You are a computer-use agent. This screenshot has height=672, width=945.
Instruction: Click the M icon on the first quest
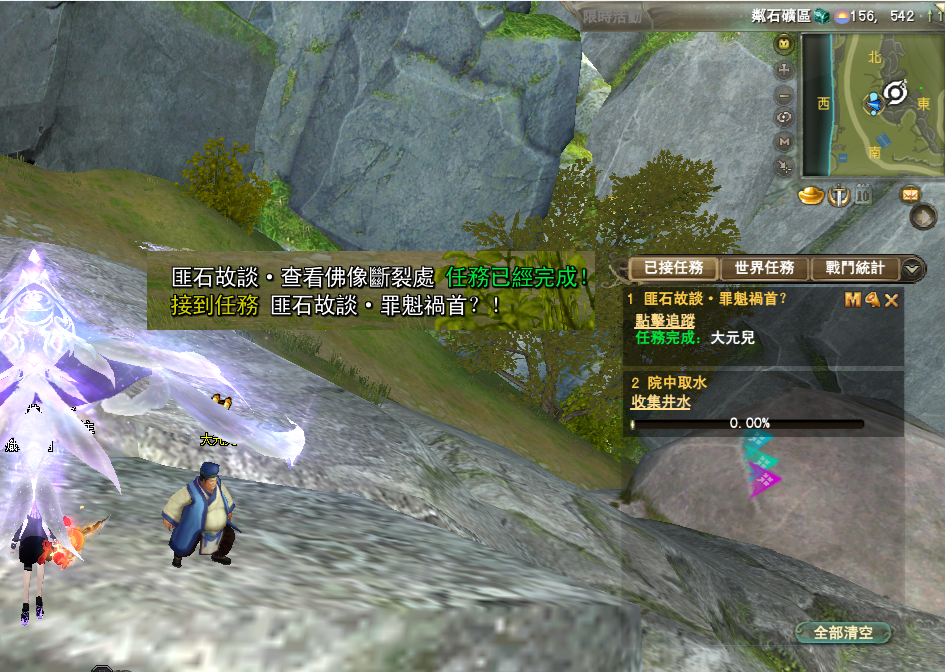coord(853,299)
